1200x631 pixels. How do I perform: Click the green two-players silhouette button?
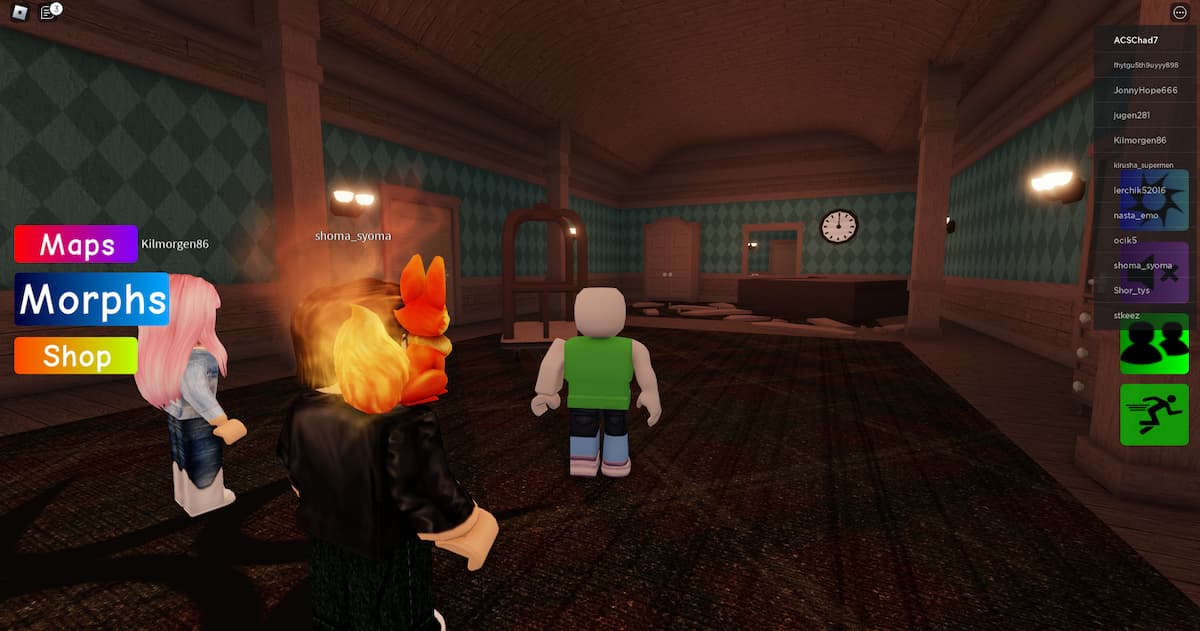point(1153,343)
